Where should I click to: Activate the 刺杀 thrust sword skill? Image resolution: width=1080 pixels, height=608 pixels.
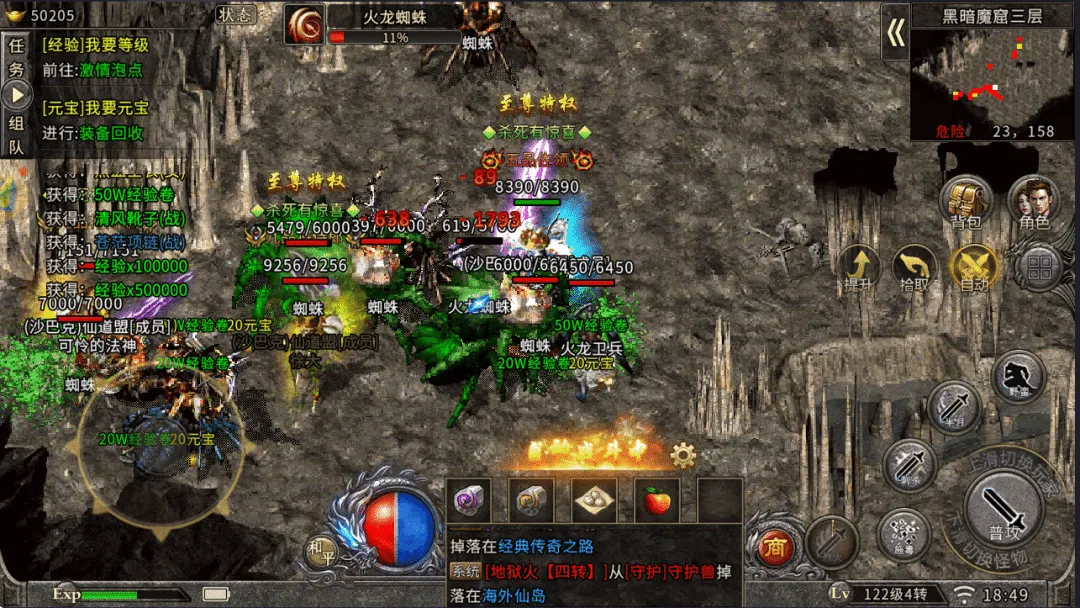(909, 465)
